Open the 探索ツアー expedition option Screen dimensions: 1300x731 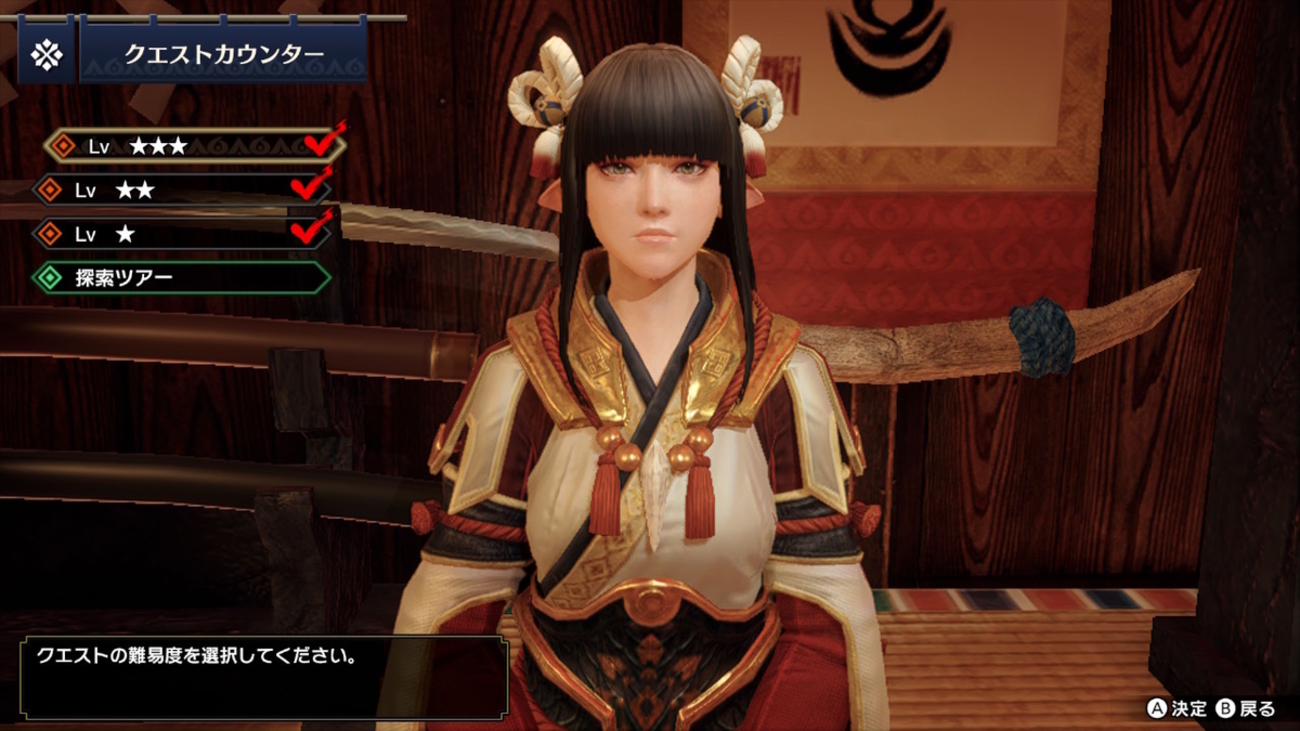tap(180, 278)
